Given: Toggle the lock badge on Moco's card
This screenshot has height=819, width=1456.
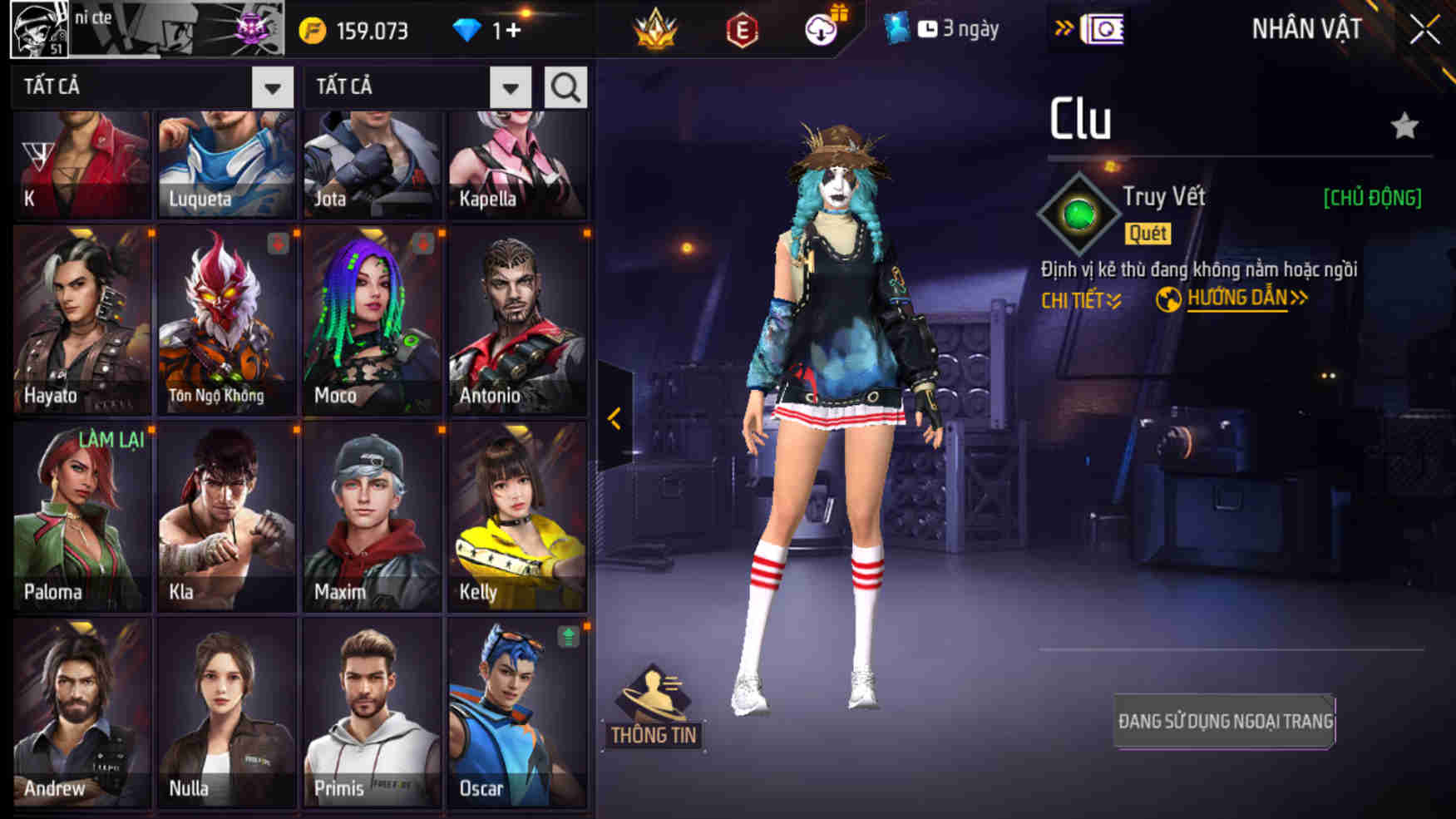Looking at the screenshot, I should click(423, 243).
